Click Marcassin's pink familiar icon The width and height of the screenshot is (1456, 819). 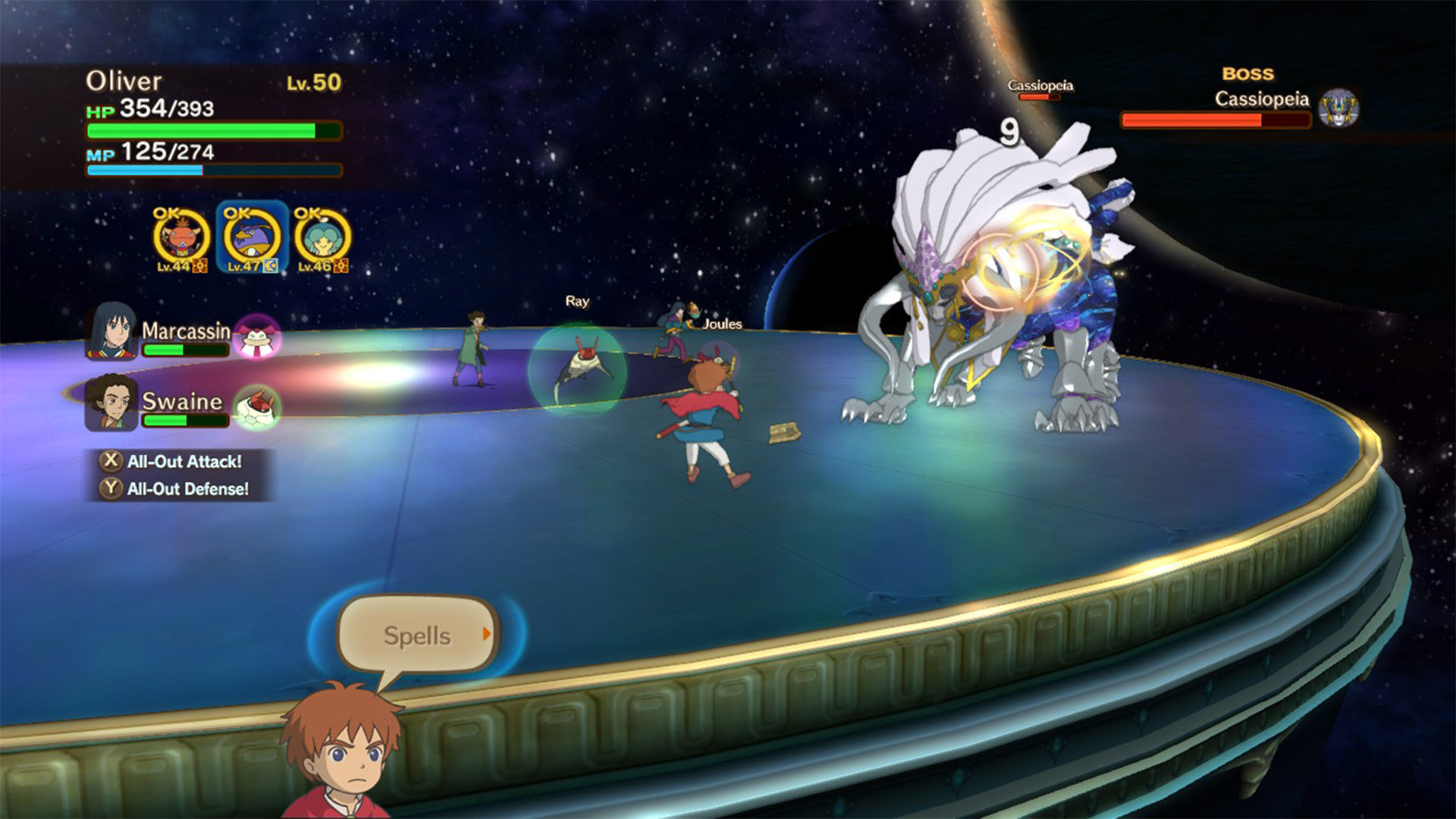click(257, 337)
